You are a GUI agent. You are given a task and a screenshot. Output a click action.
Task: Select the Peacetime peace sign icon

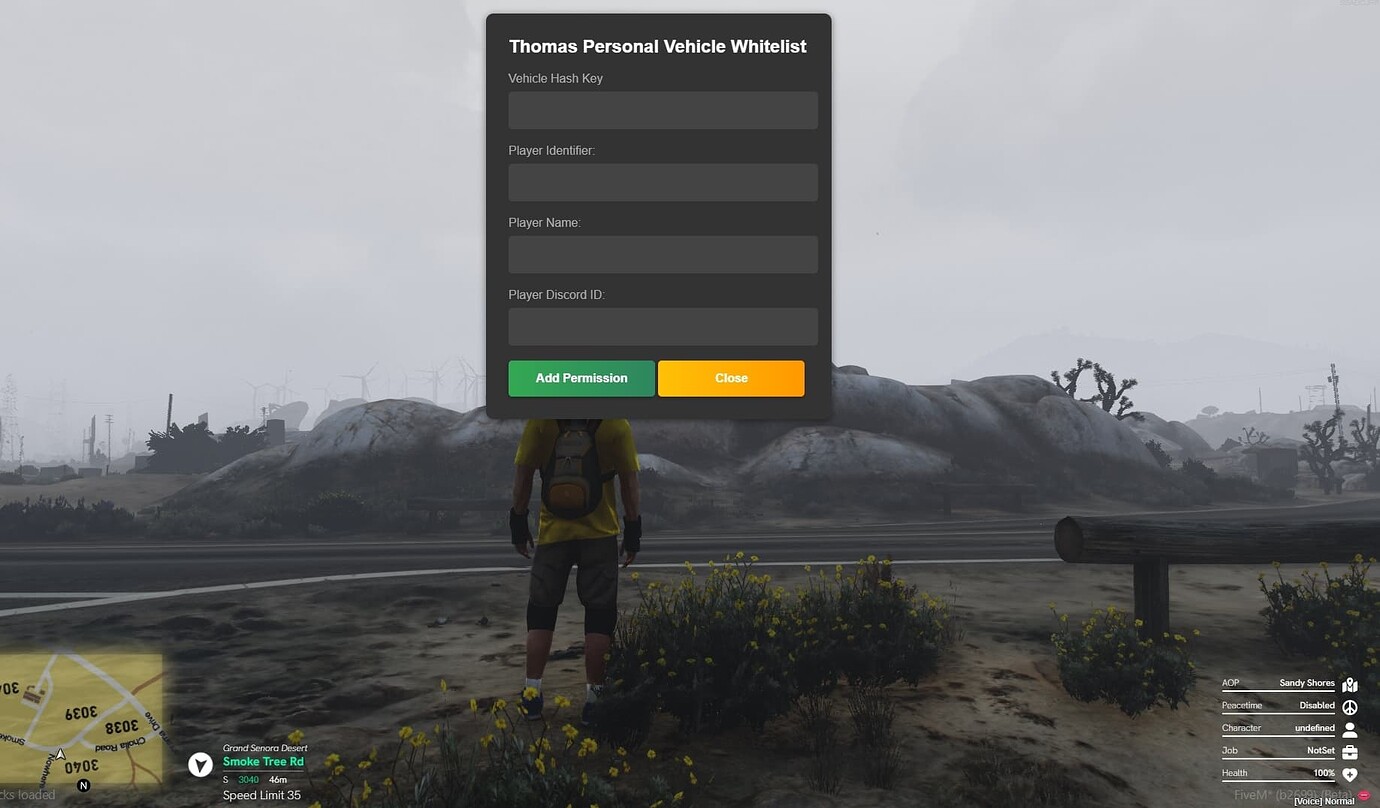(x=1351, y=707)
